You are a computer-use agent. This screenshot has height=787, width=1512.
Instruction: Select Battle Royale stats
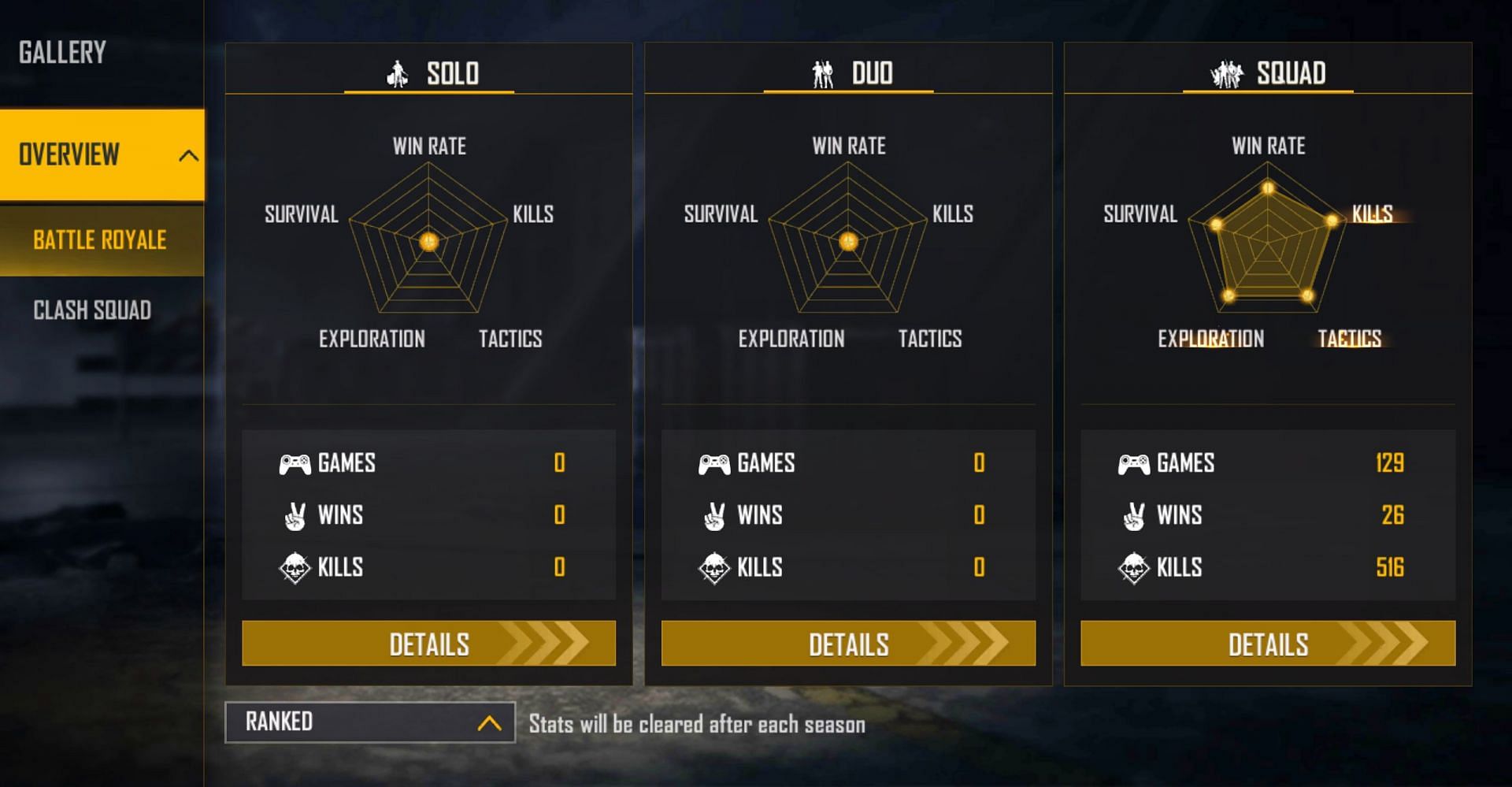pos(100,240)
